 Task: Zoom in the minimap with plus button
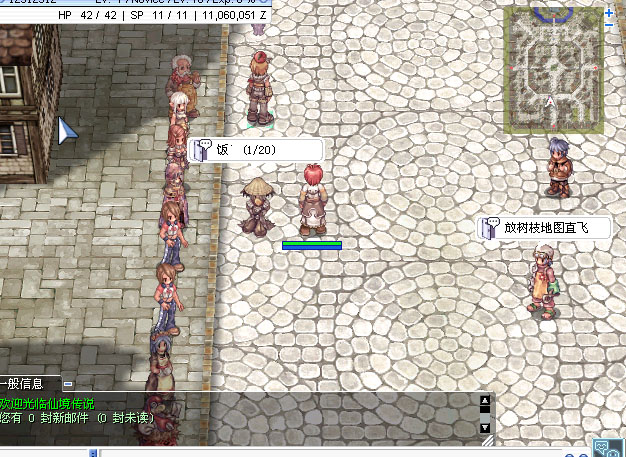pyautogui.click(x=609, y=13)
